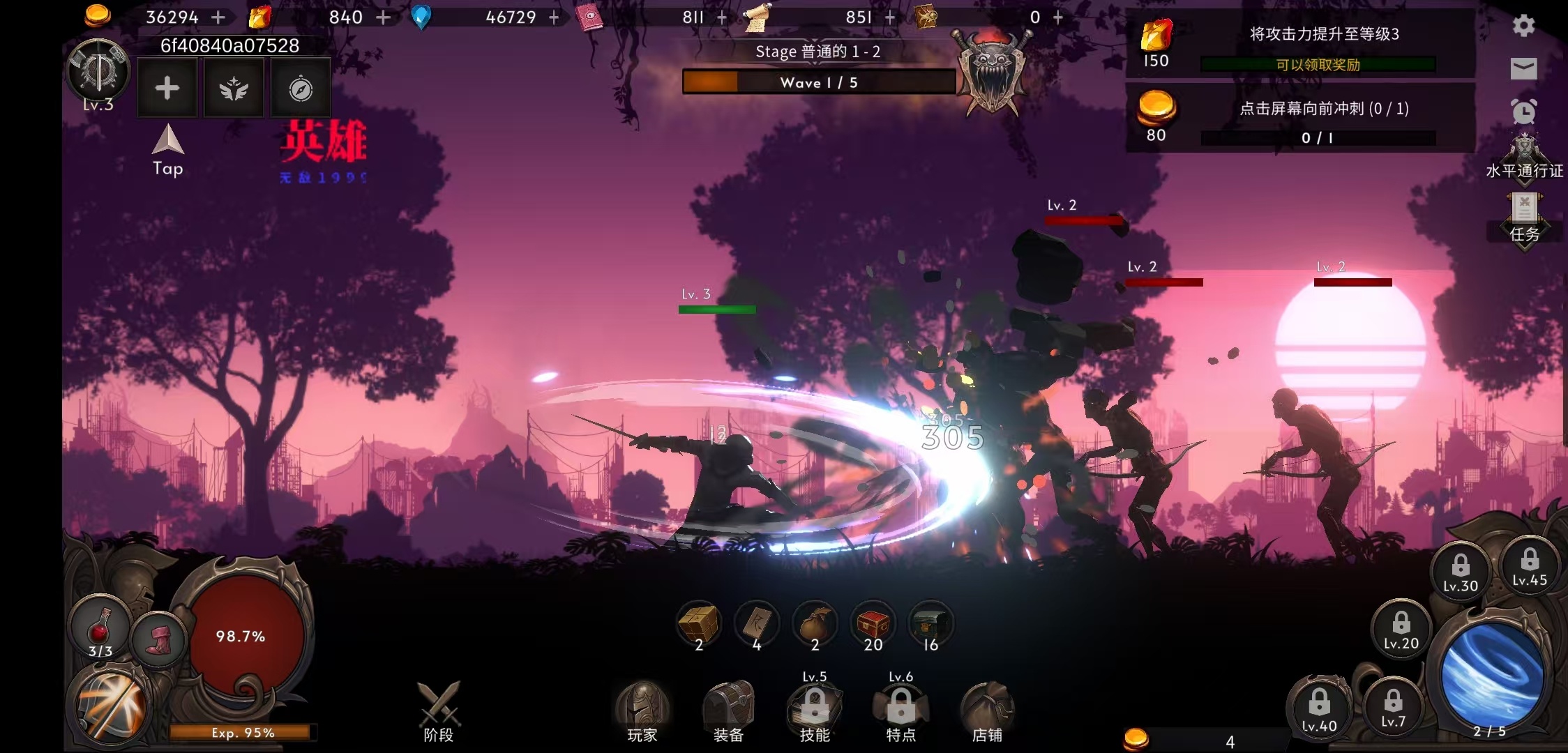
Task: Use the red health potion
Action: (x=100, y=628)
